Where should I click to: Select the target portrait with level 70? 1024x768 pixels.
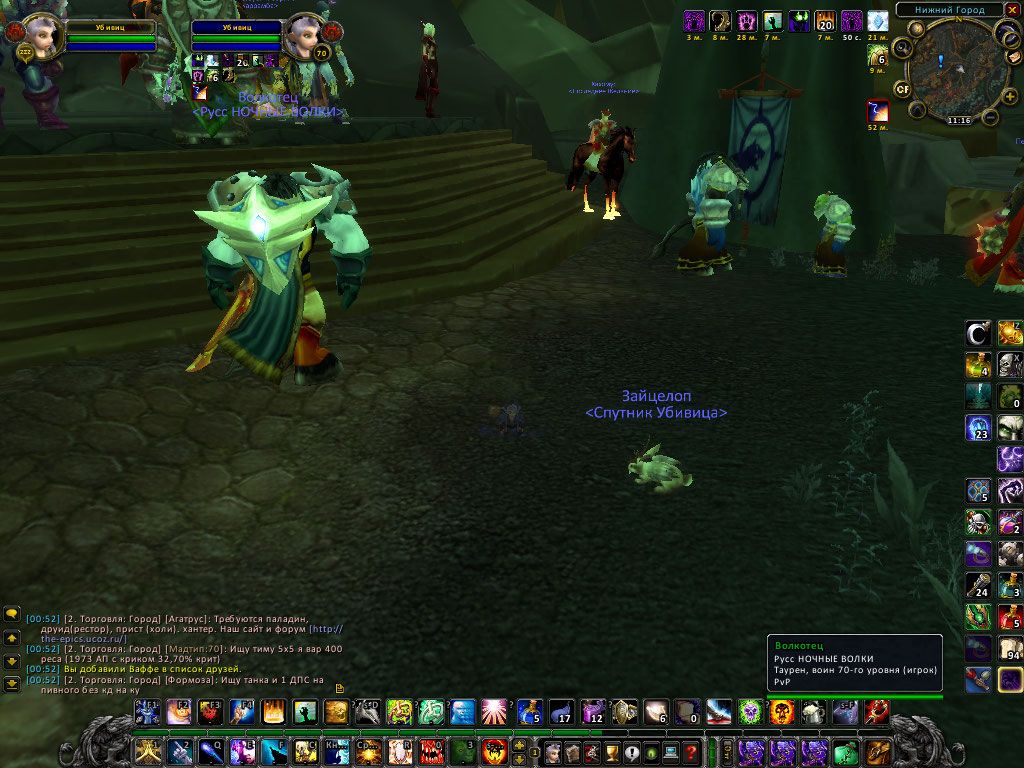tap(302, 37)
